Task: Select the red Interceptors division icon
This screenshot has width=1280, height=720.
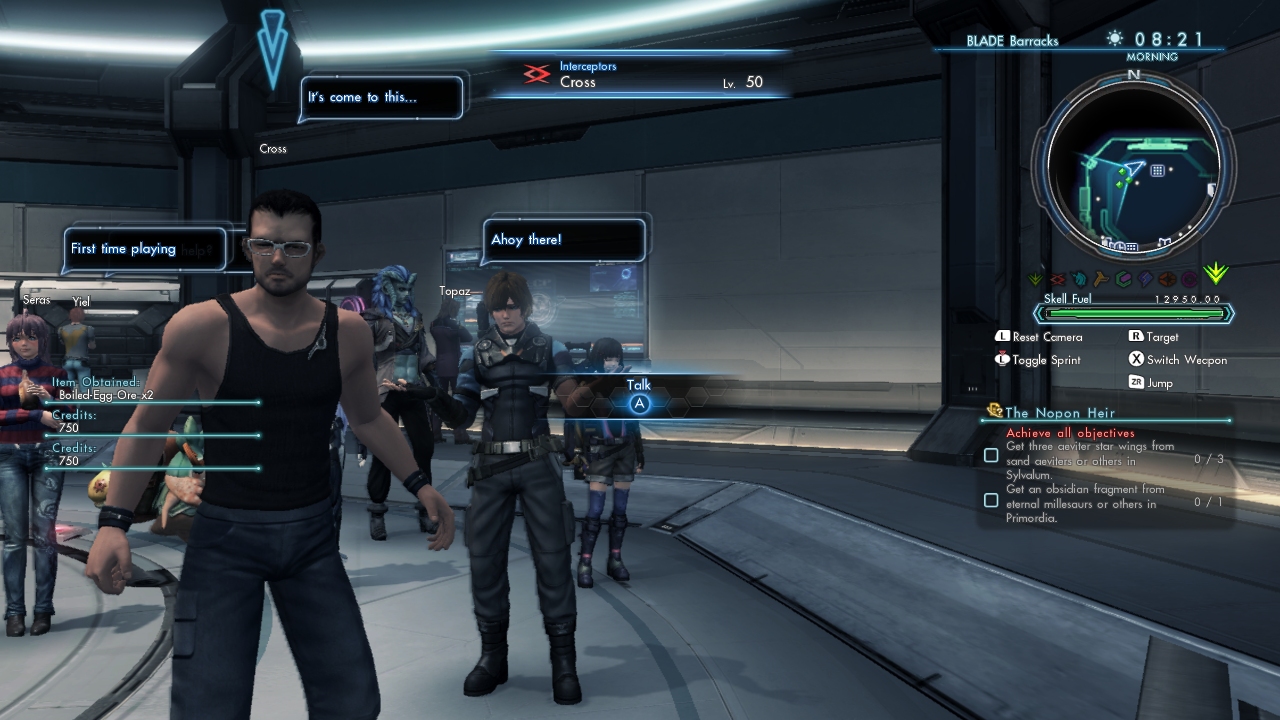Action: click(537, 75)
